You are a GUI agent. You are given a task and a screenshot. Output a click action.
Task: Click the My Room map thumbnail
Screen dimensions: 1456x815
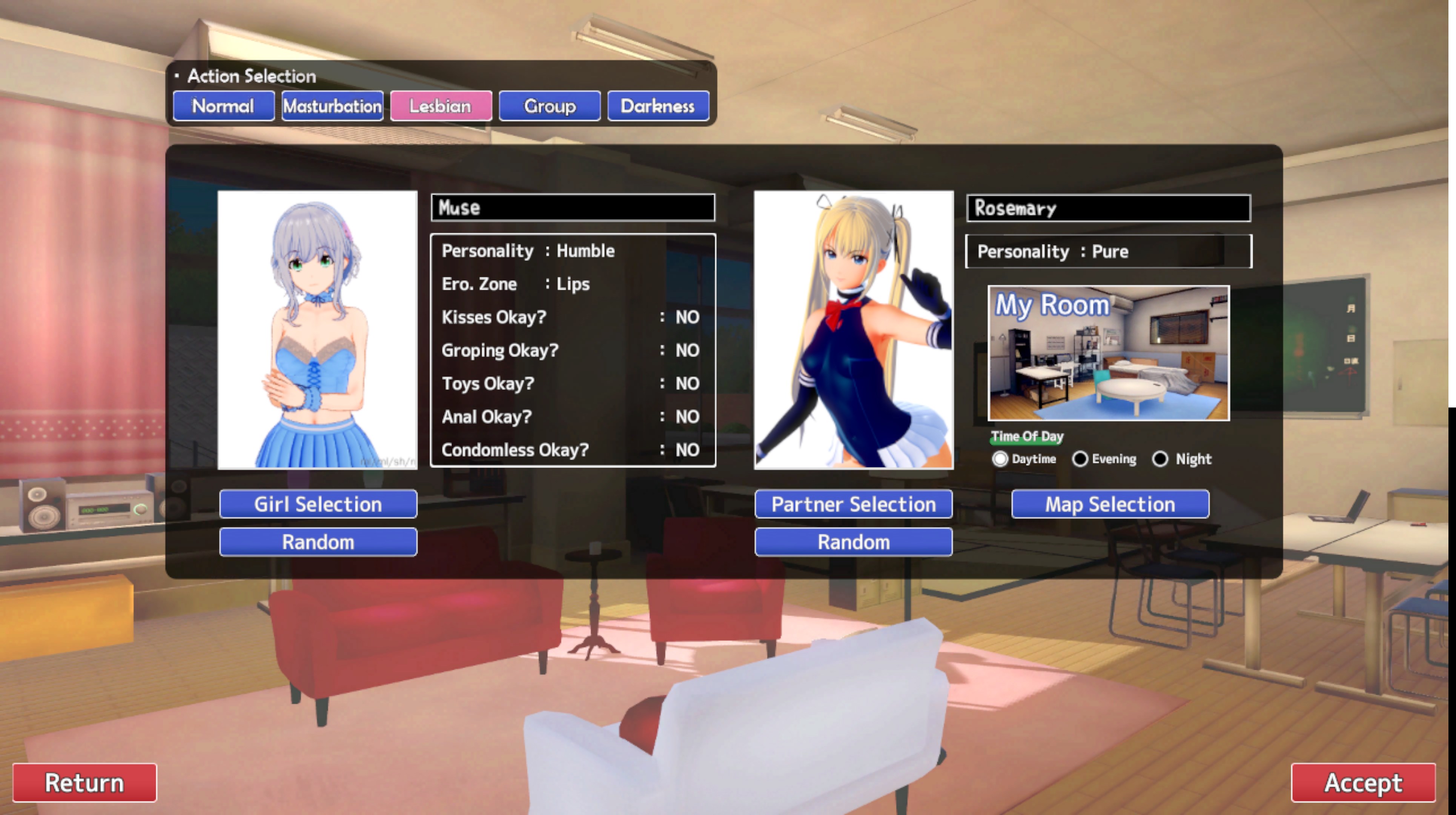click(1108, 353)
